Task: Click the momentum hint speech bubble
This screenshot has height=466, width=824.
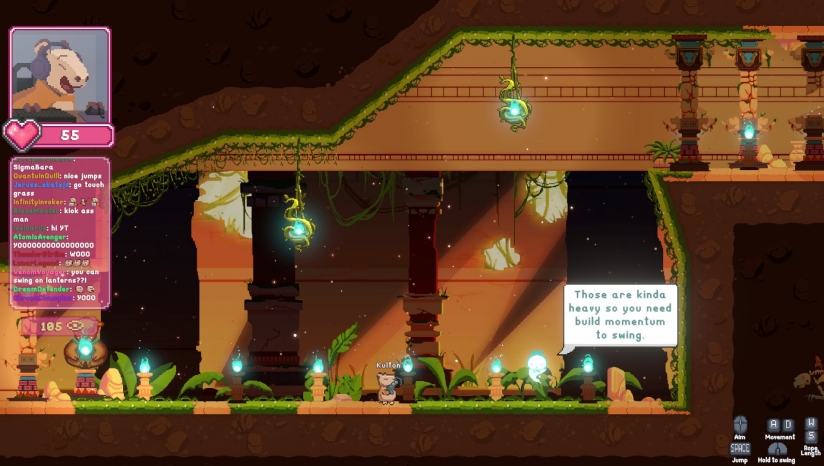Action: [x=620, y=316]
